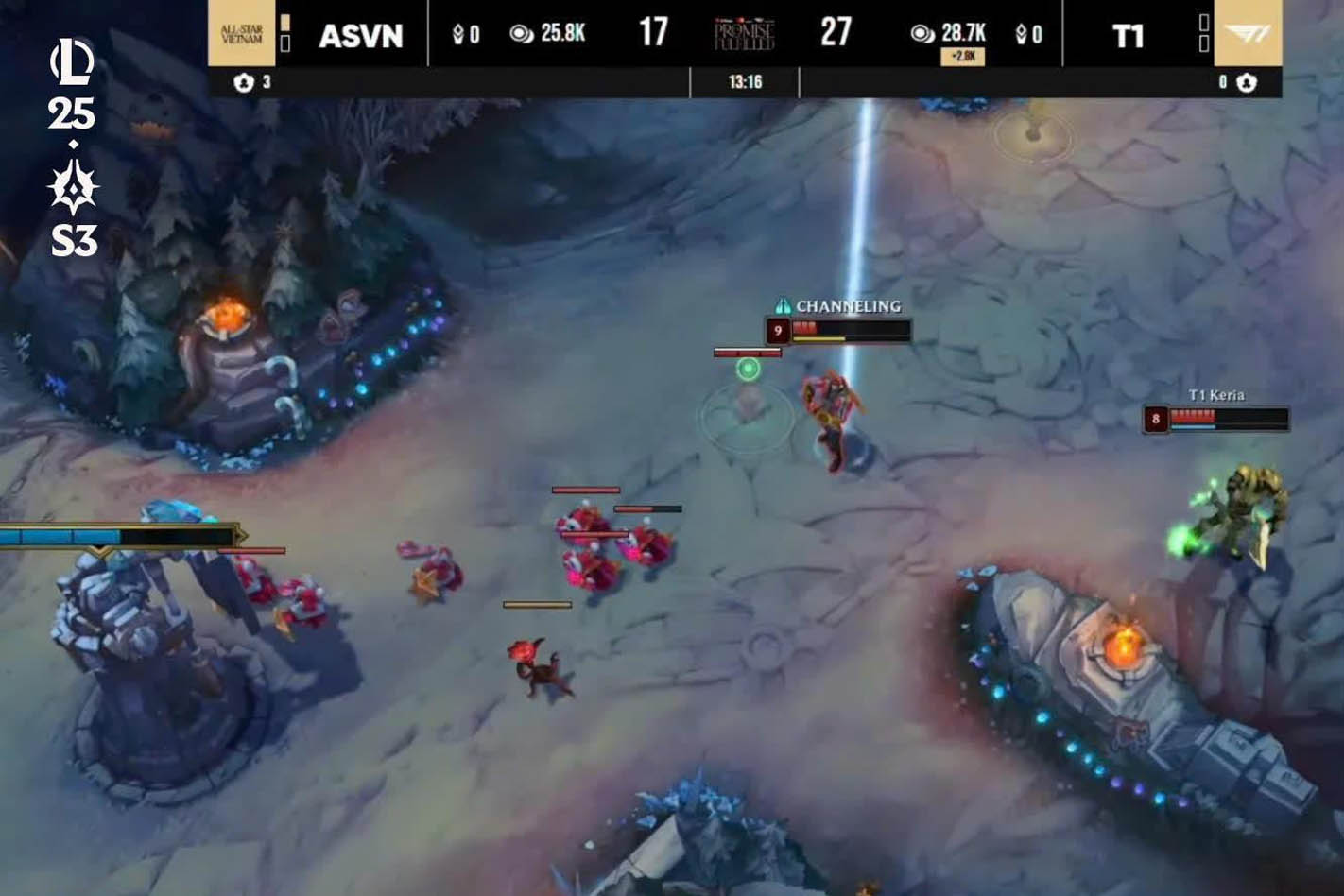Open the Promise Fulfilled event emblem
The height and width of the screenshot is (896, 1344).
point(742,31)
